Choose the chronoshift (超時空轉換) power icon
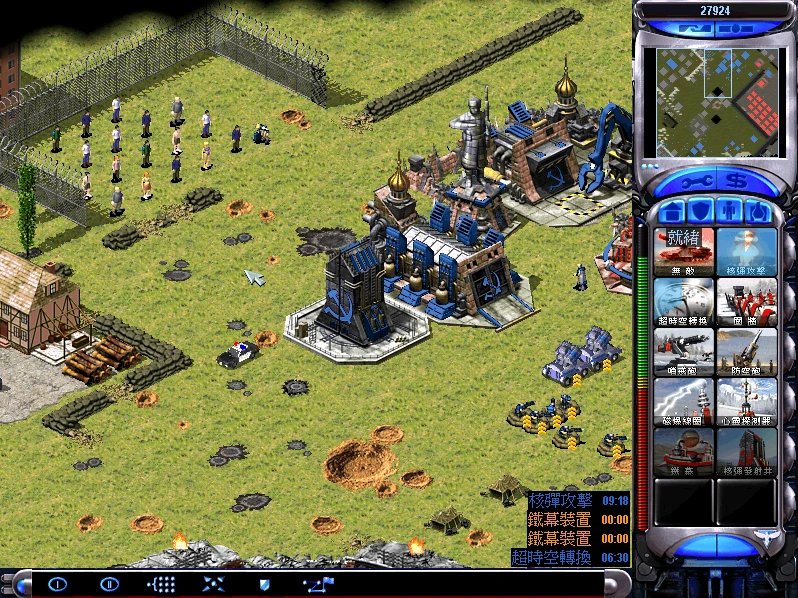 tap(684, 300)
